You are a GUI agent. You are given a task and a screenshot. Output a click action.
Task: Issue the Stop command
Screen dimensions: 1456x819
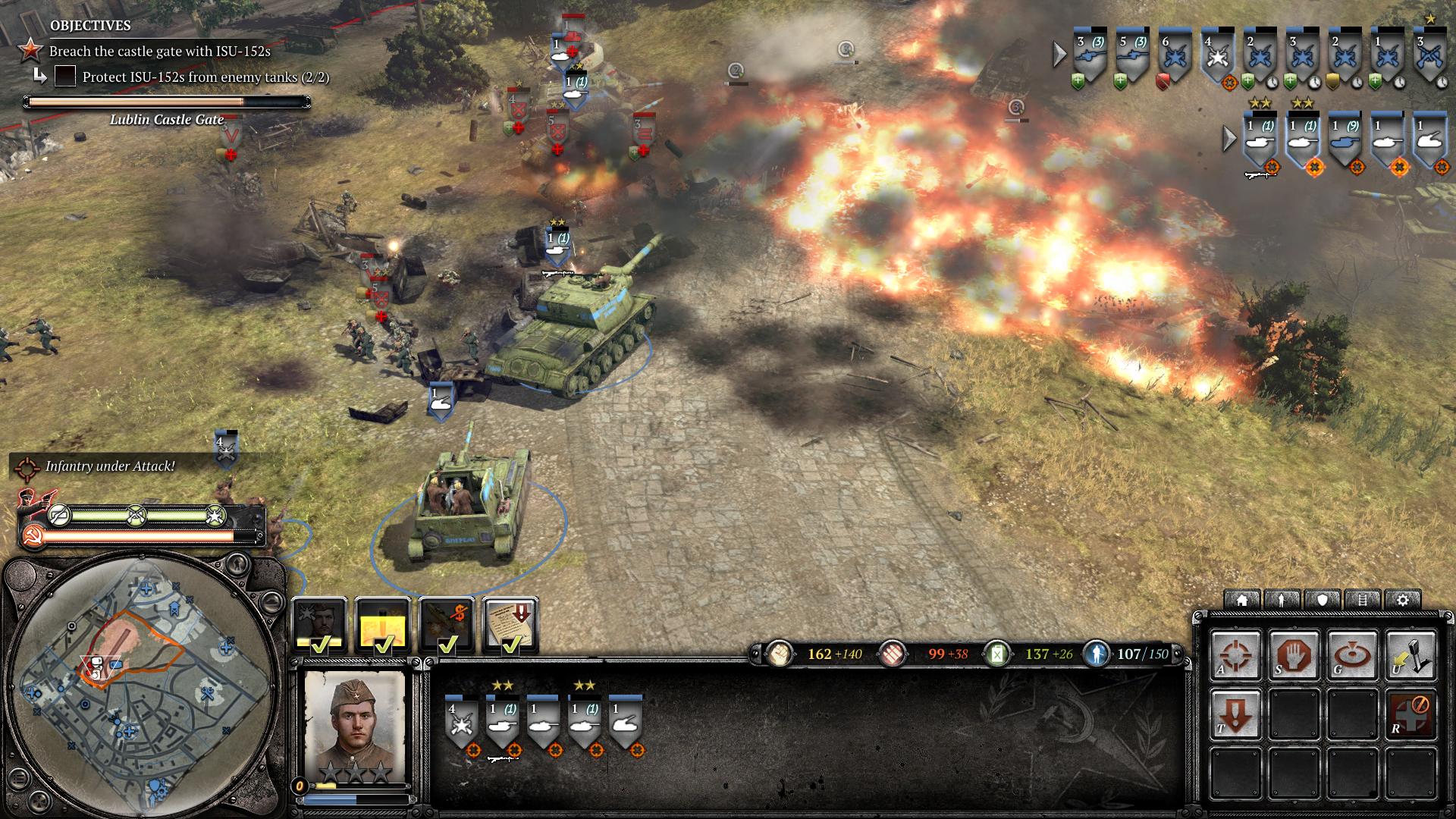(1294, 655)
